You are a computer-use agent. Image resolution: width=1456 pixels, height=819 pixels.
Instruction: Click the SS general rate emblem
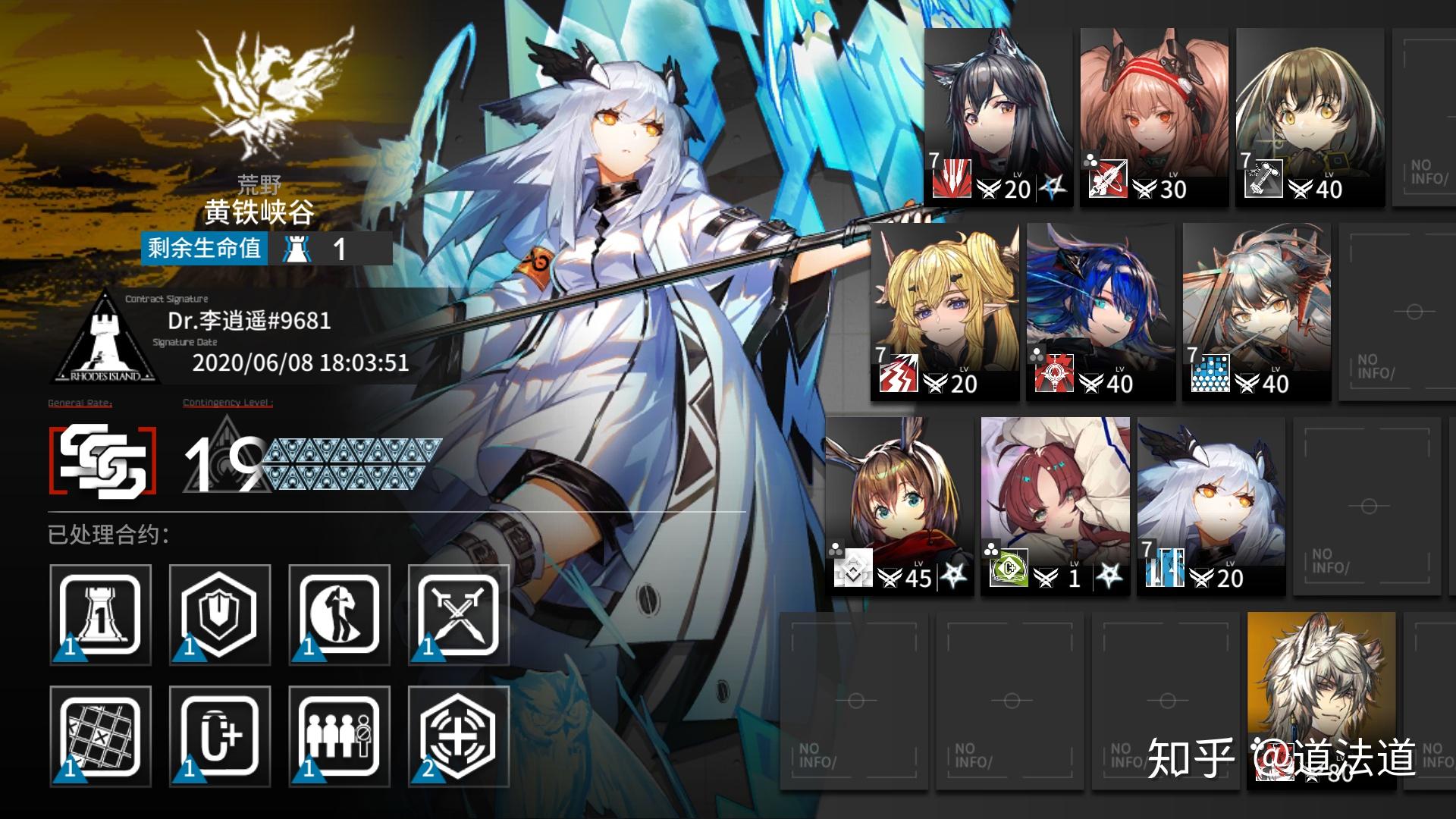coord(103,460)
